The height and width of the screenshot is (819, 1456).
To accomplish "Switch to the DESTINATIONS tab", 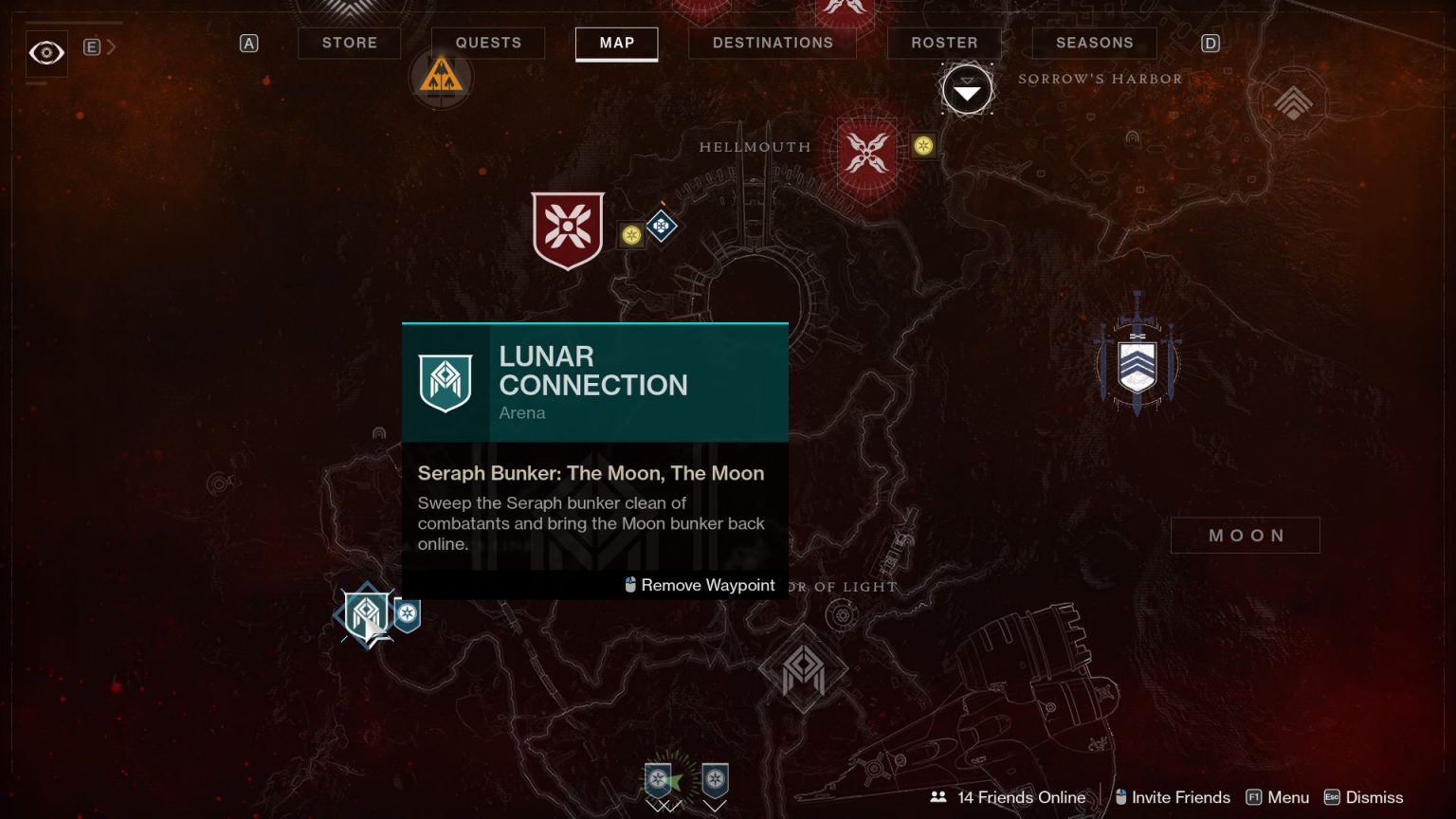I will click(x=772, y=43).
